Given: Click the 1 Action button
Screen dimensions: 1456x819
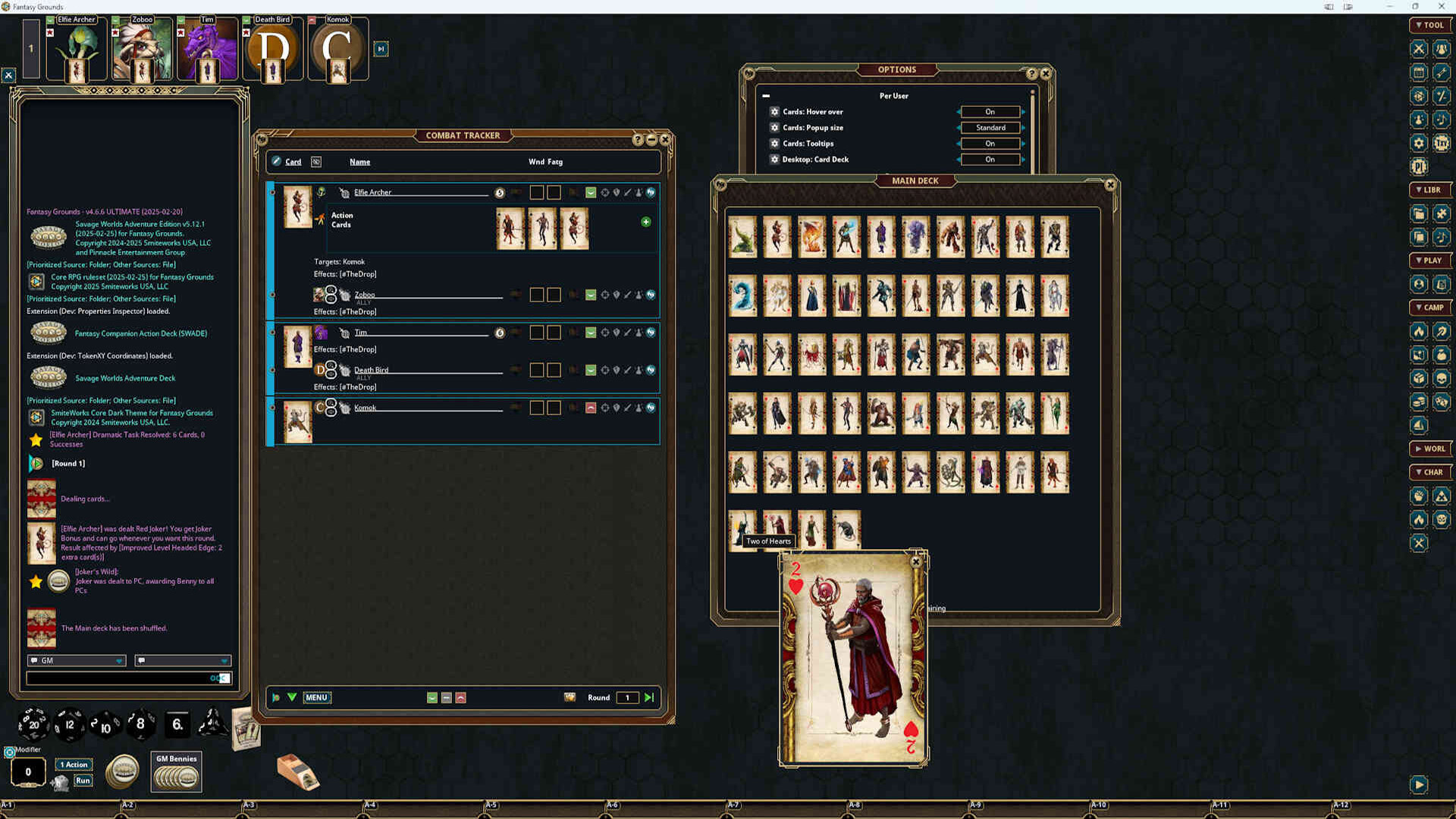Looking at the screenshot, I should (x=74, y=764).
